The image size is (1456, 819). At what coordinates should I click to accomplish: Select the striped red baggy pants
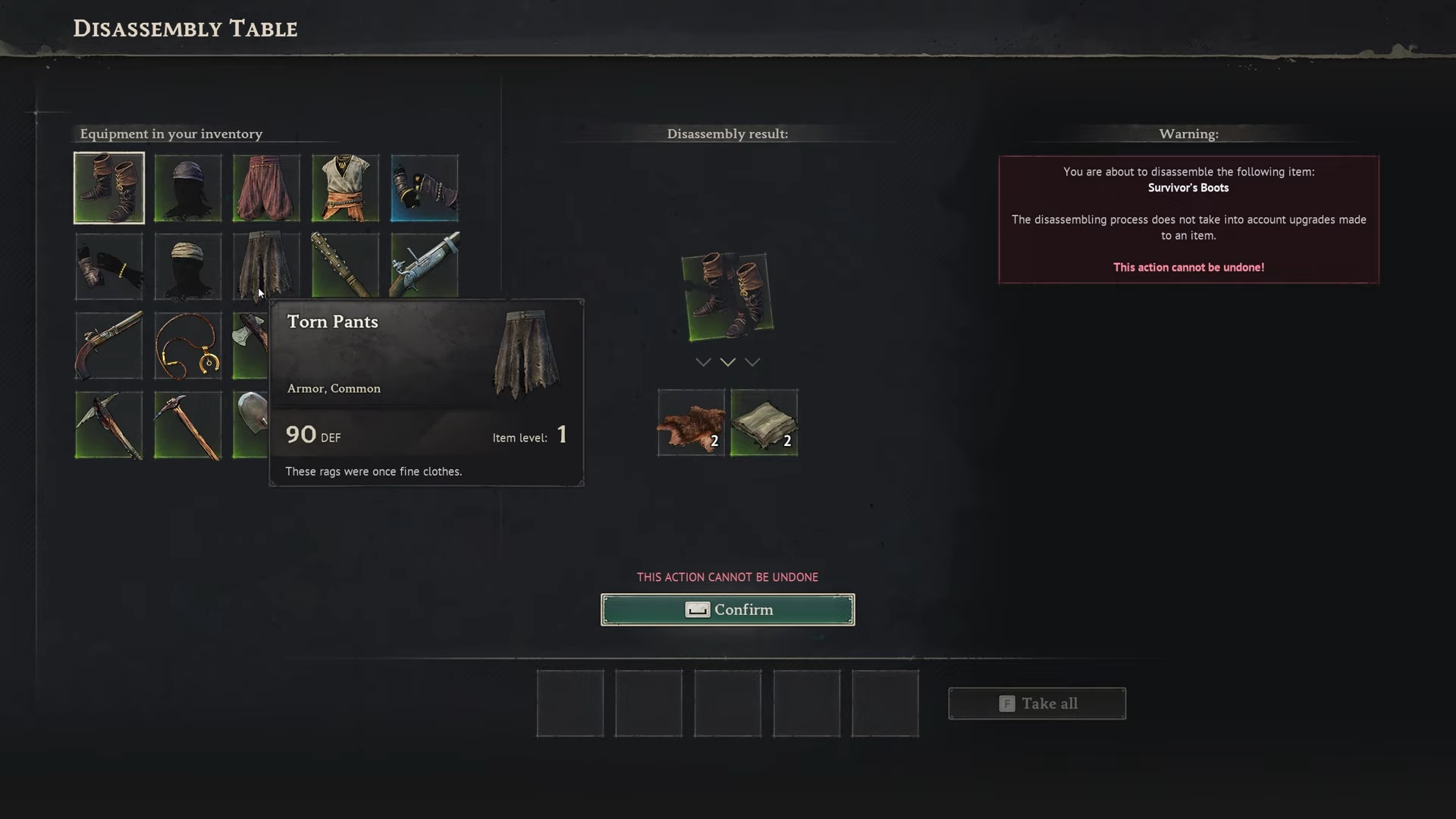(x=266, y=188)
